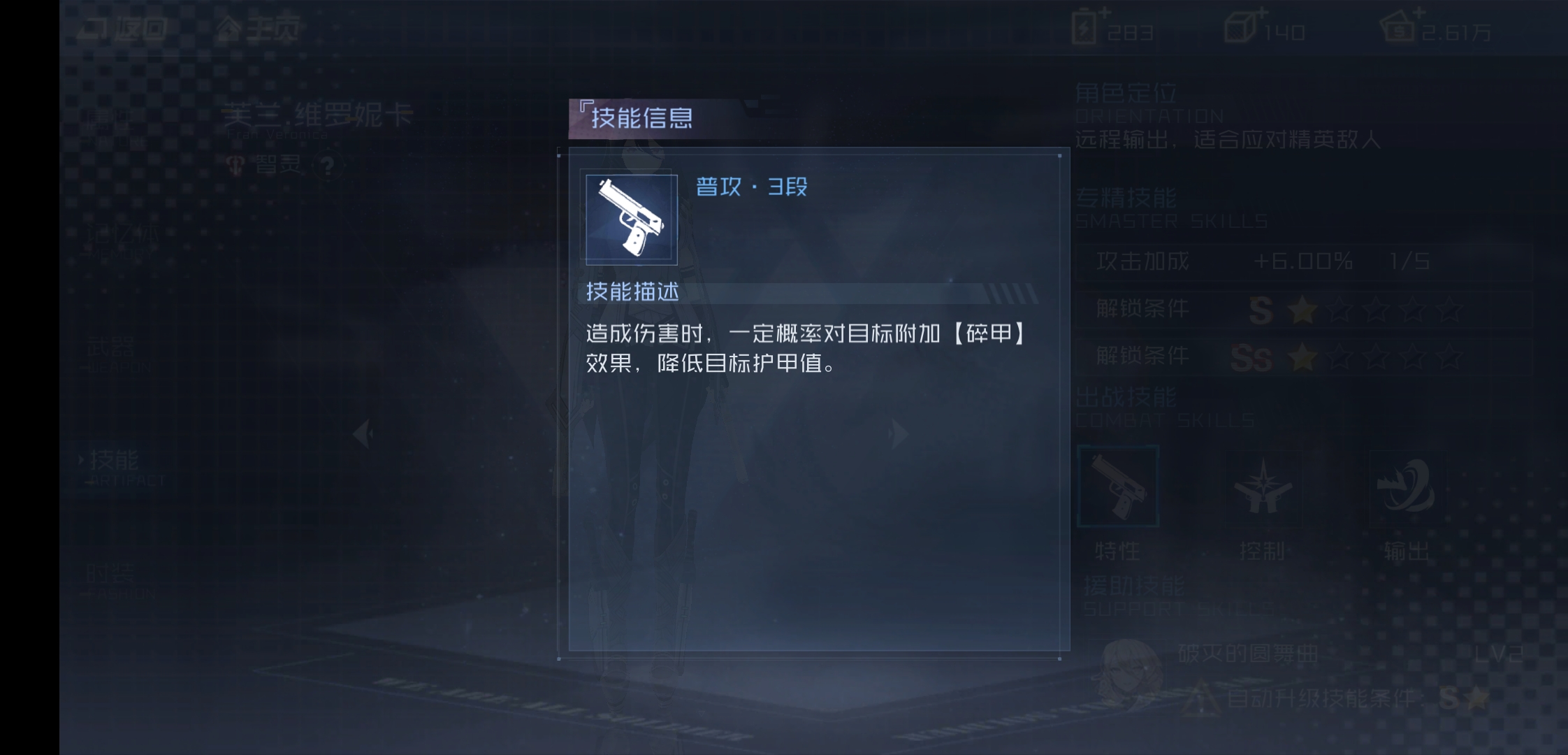Click the battery icon showing 283

click(x=1085, y=28)
